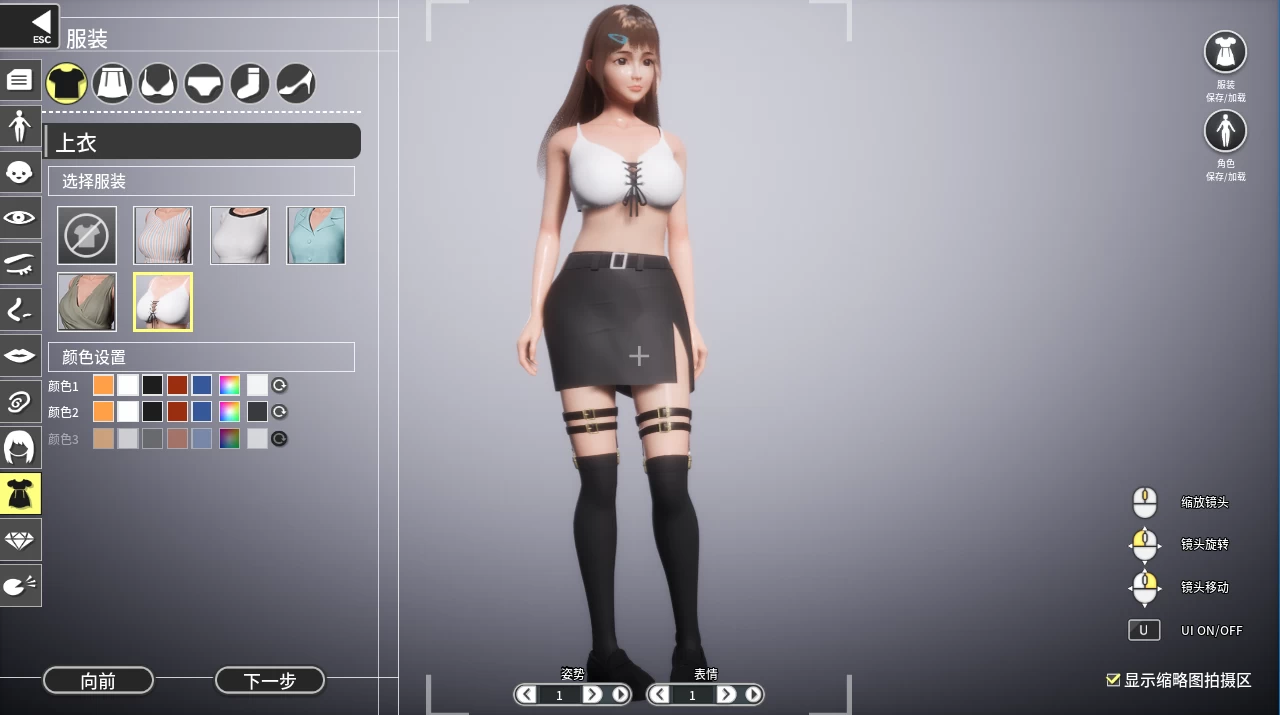
Task: Choose the teal button-up shirt thumbnail
Action: (x=316, y=235)
